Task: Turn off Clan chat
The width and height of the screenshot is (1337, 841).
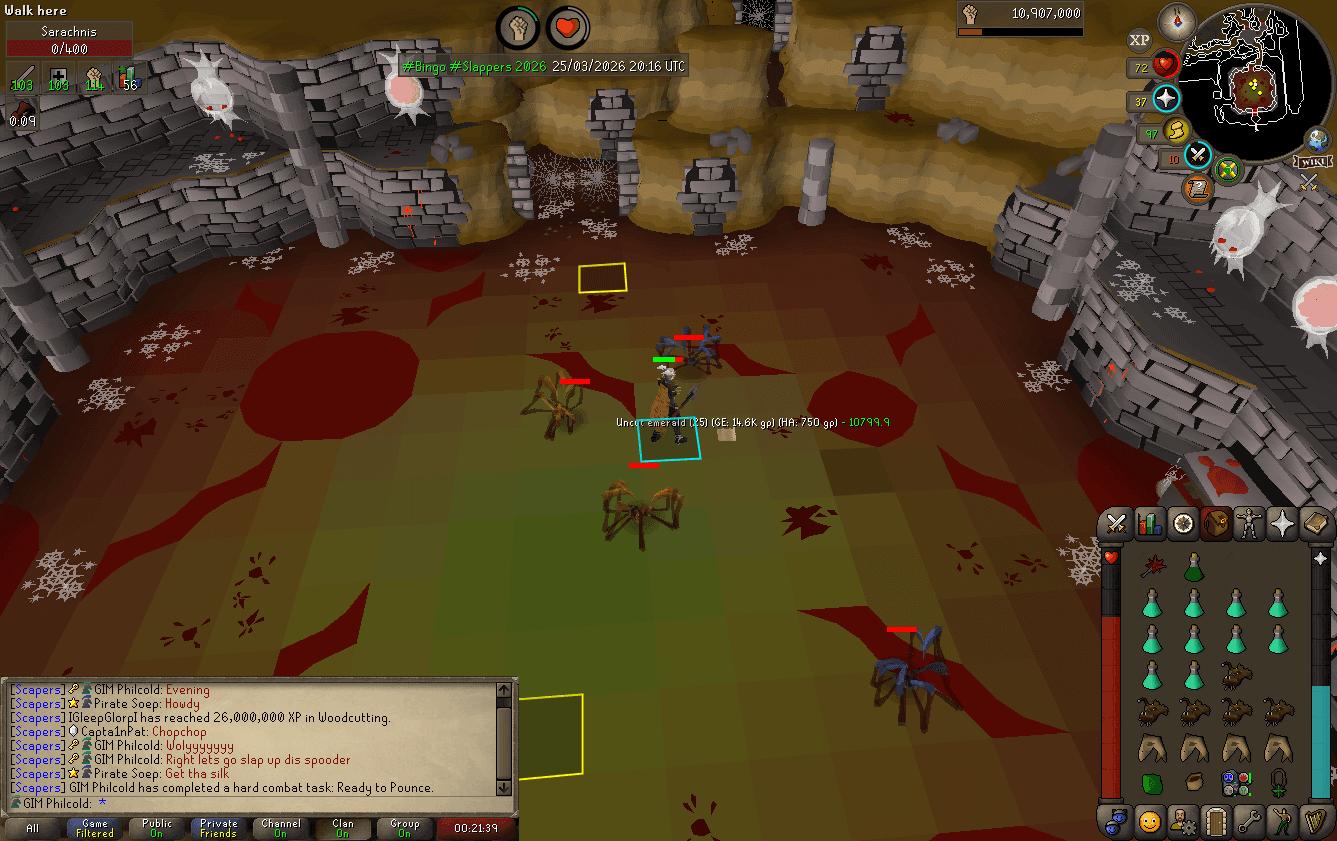Action: click(342, 828)
